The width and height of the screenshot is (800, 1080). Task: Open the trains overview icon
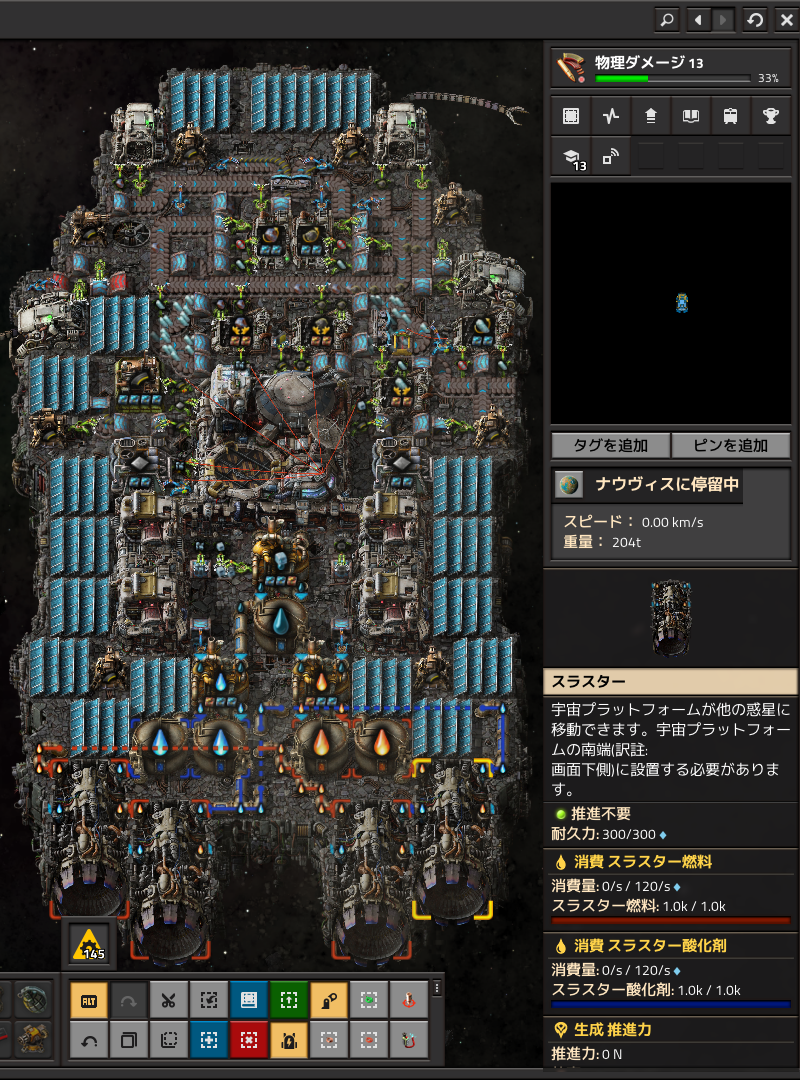tap(730, 116)
